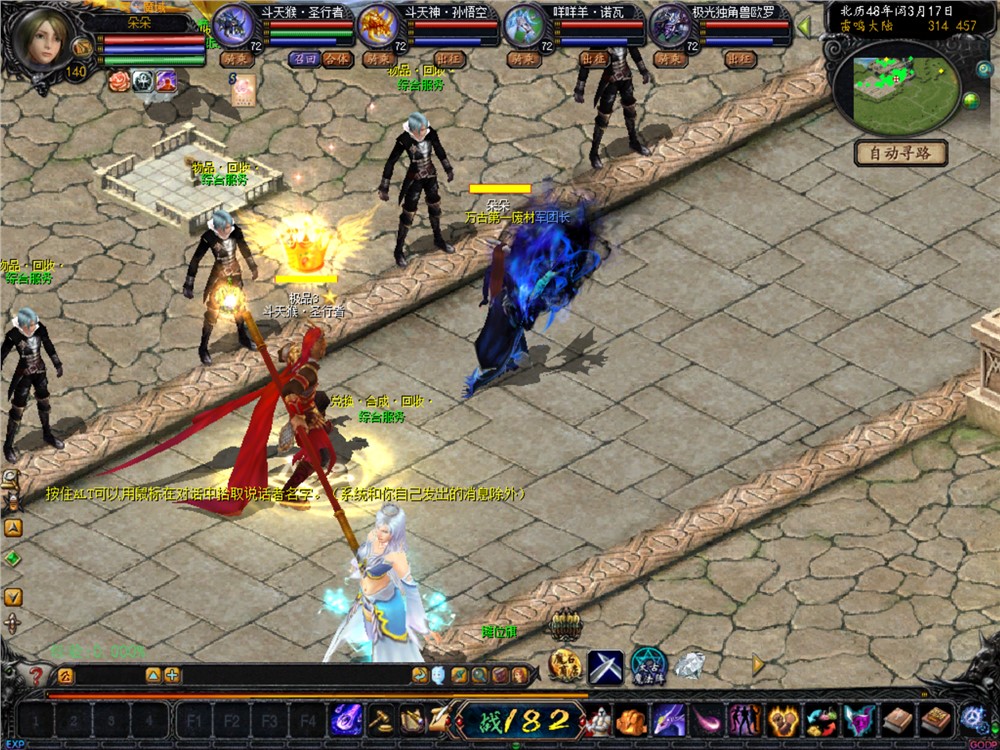Click the green diamond chat button
This screenshot has width=1000, height=750.
coord(13,558)
